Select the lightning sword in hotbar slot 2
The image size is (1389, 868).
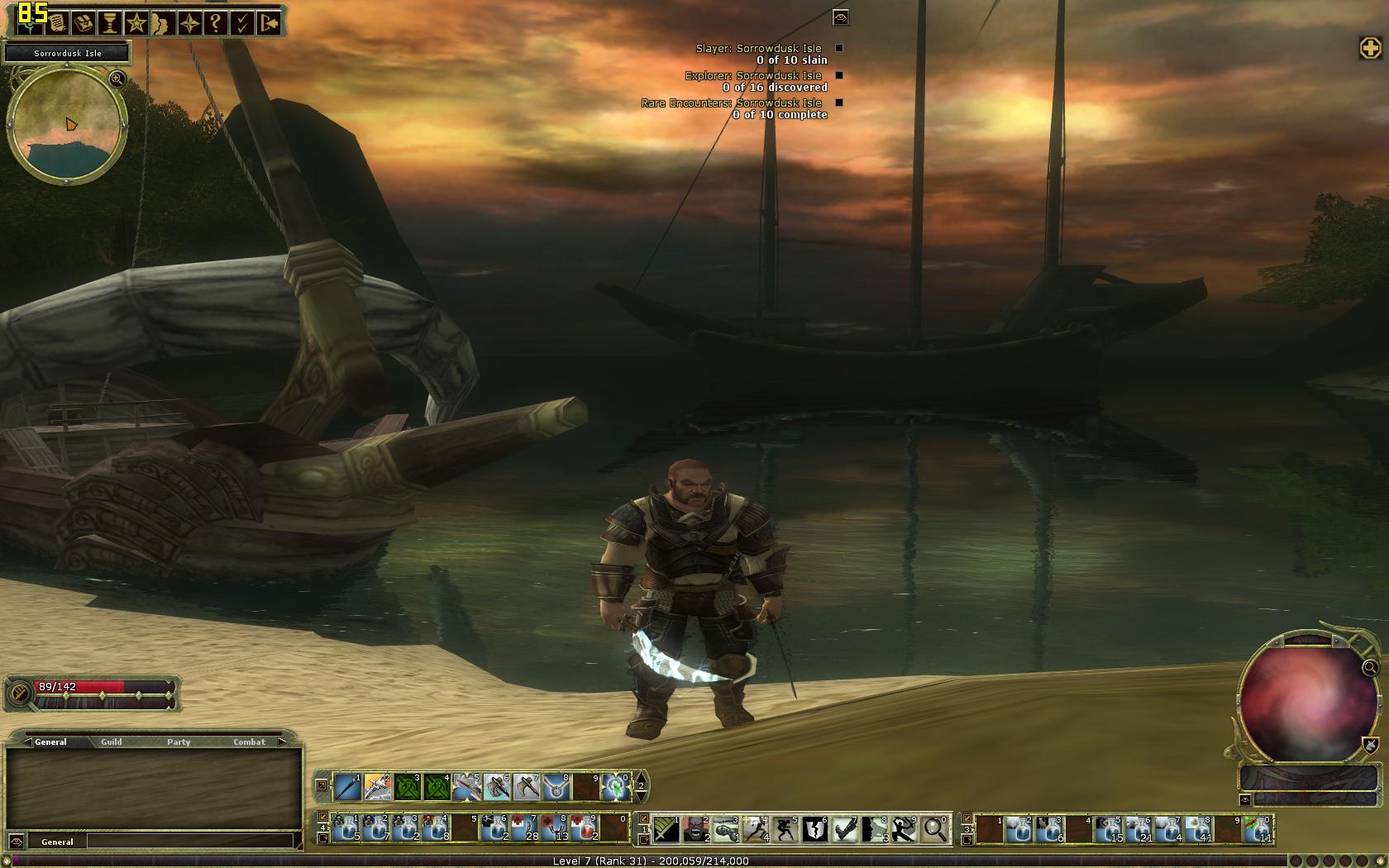(x=377, y=787)
